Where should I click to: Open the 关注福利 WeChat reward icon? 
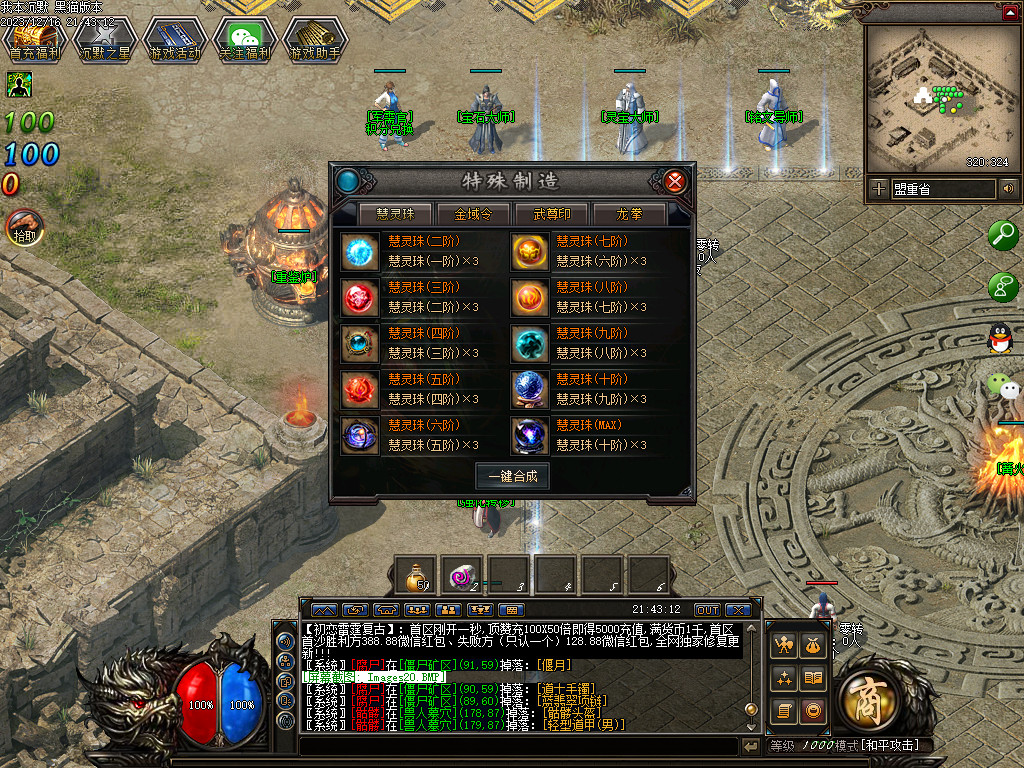point(244,38)
